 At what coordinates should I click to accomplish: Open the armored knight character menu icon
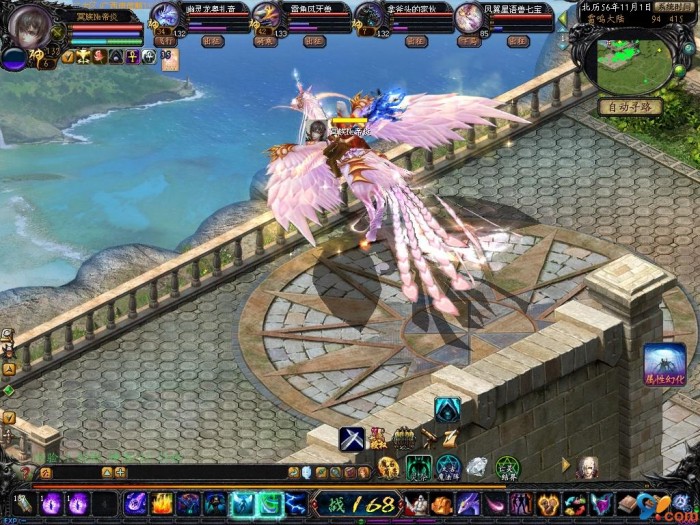416,503
